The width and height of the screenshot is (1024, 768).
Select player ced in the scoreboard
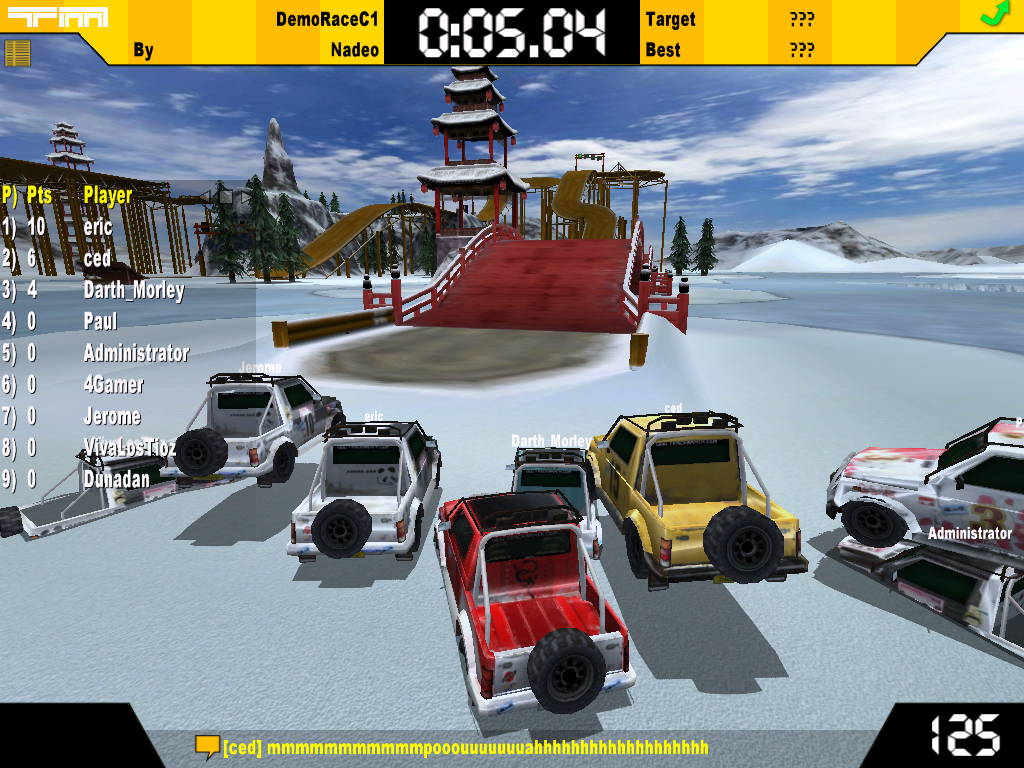click(x=97, y=259)
